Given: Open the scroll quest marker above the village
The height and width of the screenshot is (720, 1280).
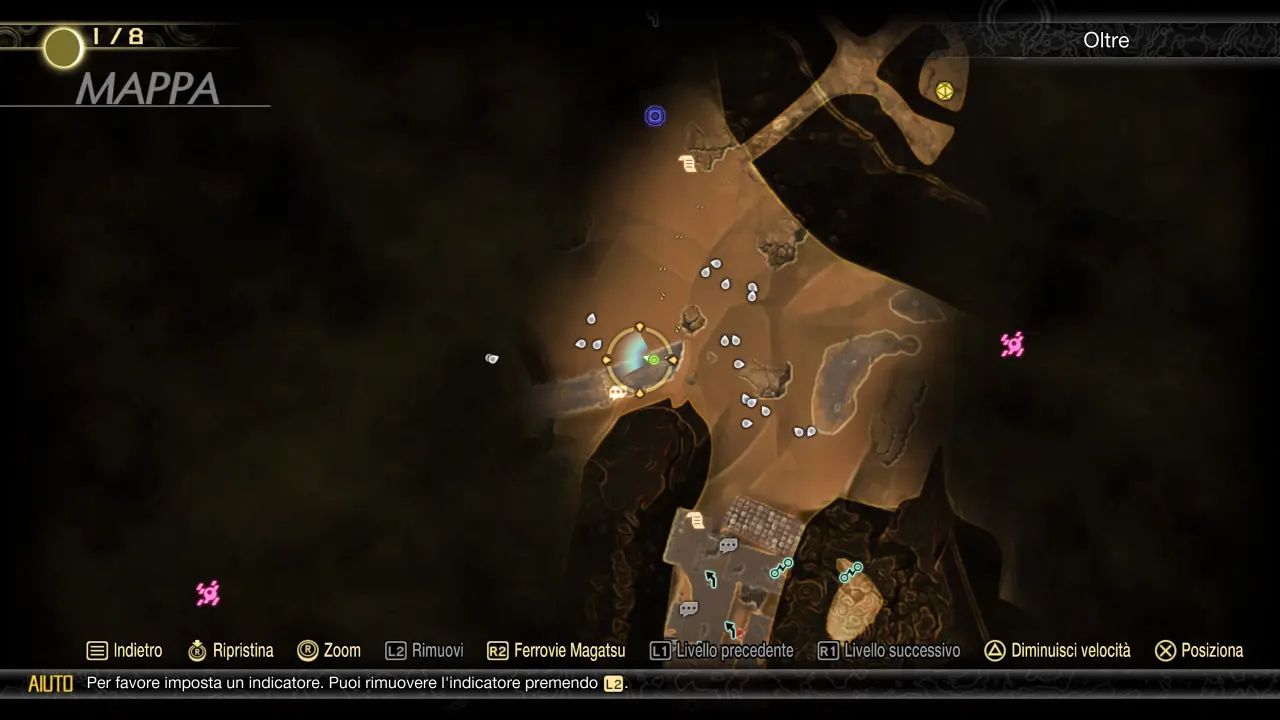Looking at the screenshot, I should tap(694, 519).
